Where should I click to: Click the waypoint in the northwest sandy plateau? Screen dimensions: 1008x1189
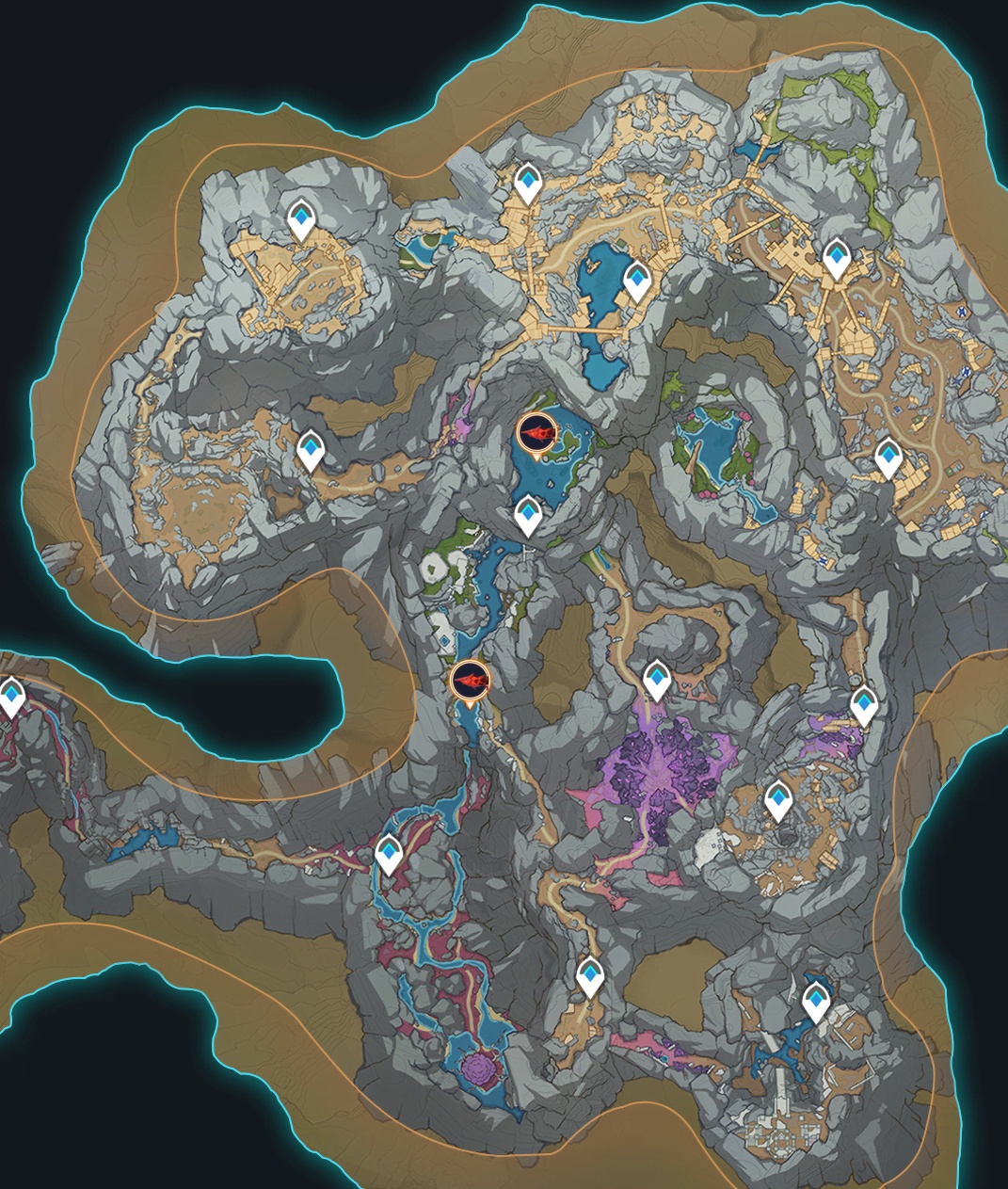(301, 220)
